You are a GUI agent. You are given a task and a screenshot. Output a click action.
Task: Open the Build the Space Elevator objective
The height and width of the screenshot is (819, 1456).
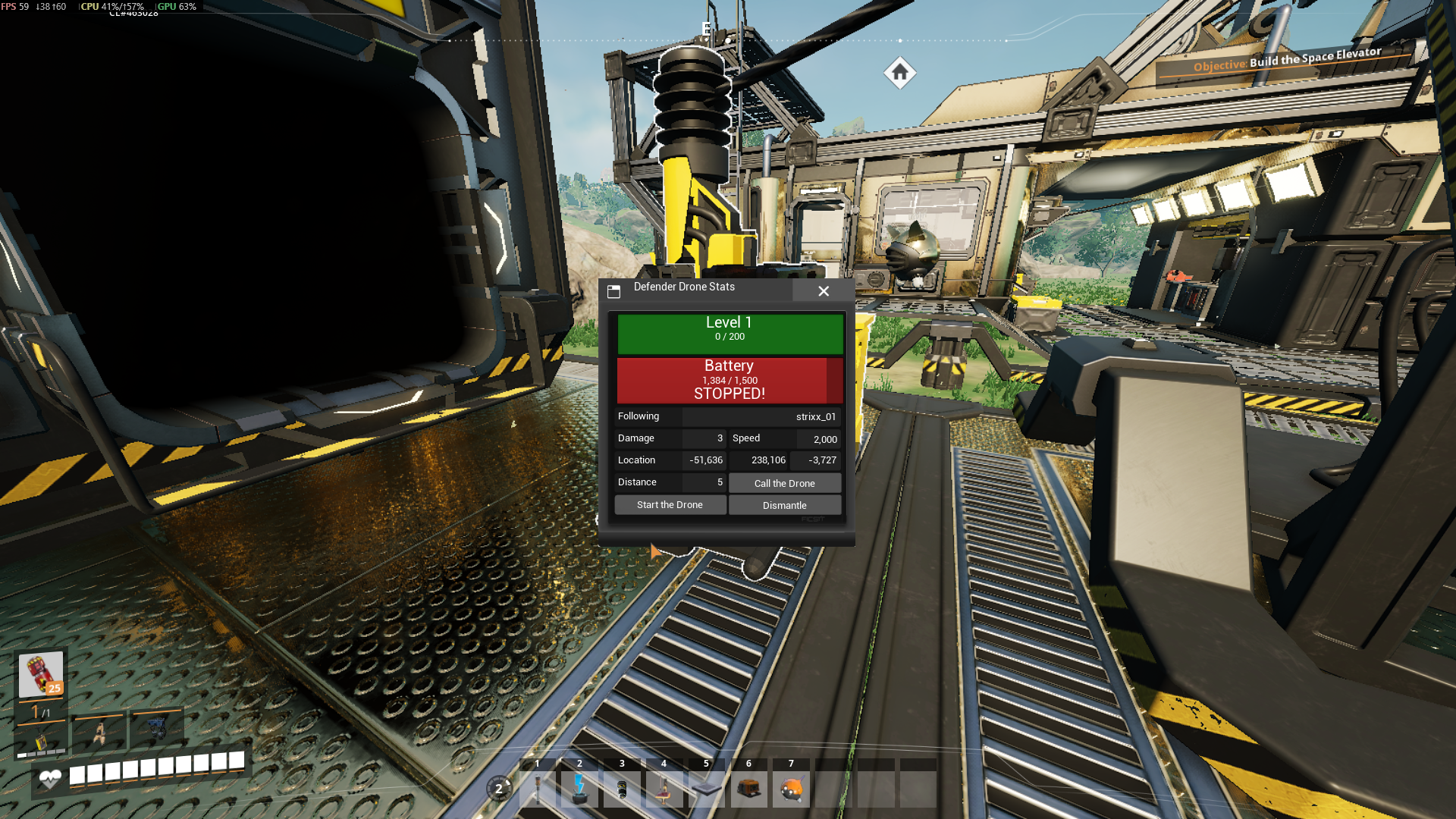click(1286, 59)
